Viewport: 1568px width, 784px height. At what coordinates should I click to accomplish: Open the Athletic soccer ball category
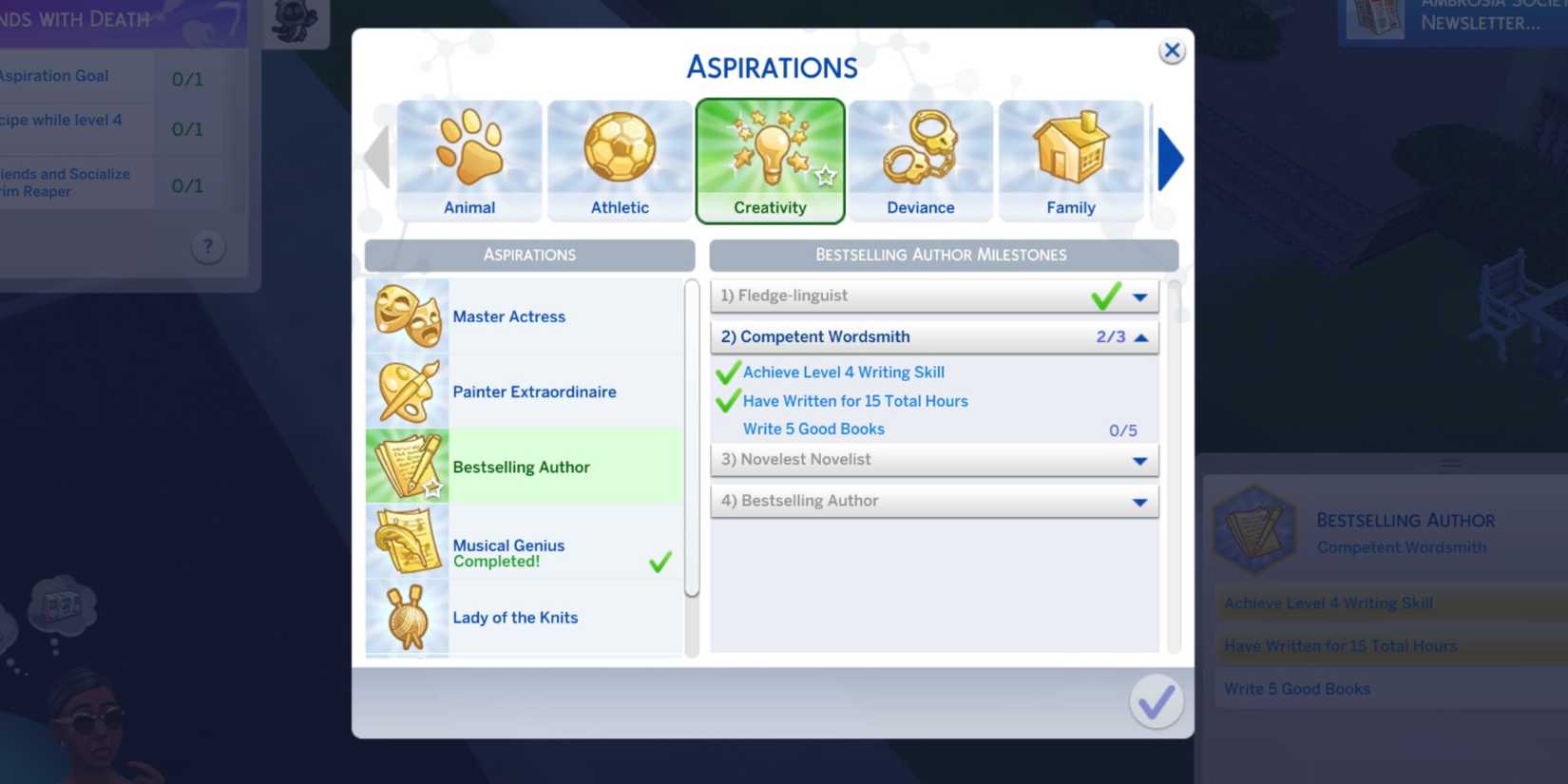click(619, 157)
